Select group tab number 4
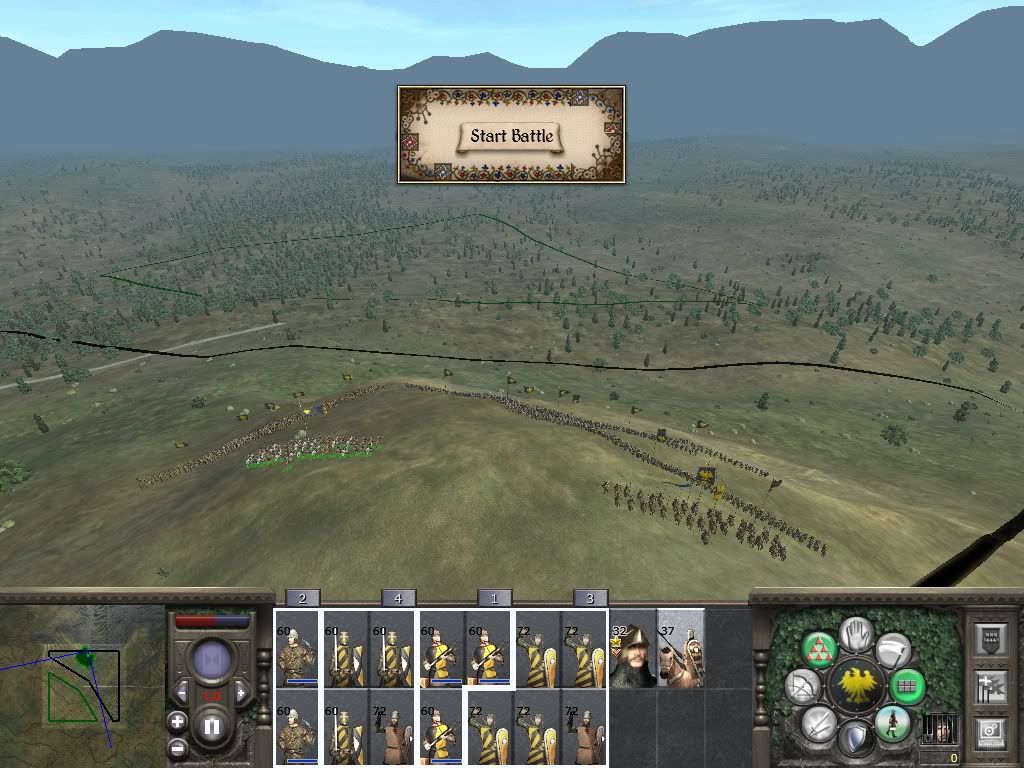The height and width of the screenshot is (768, 1024). 398,598
